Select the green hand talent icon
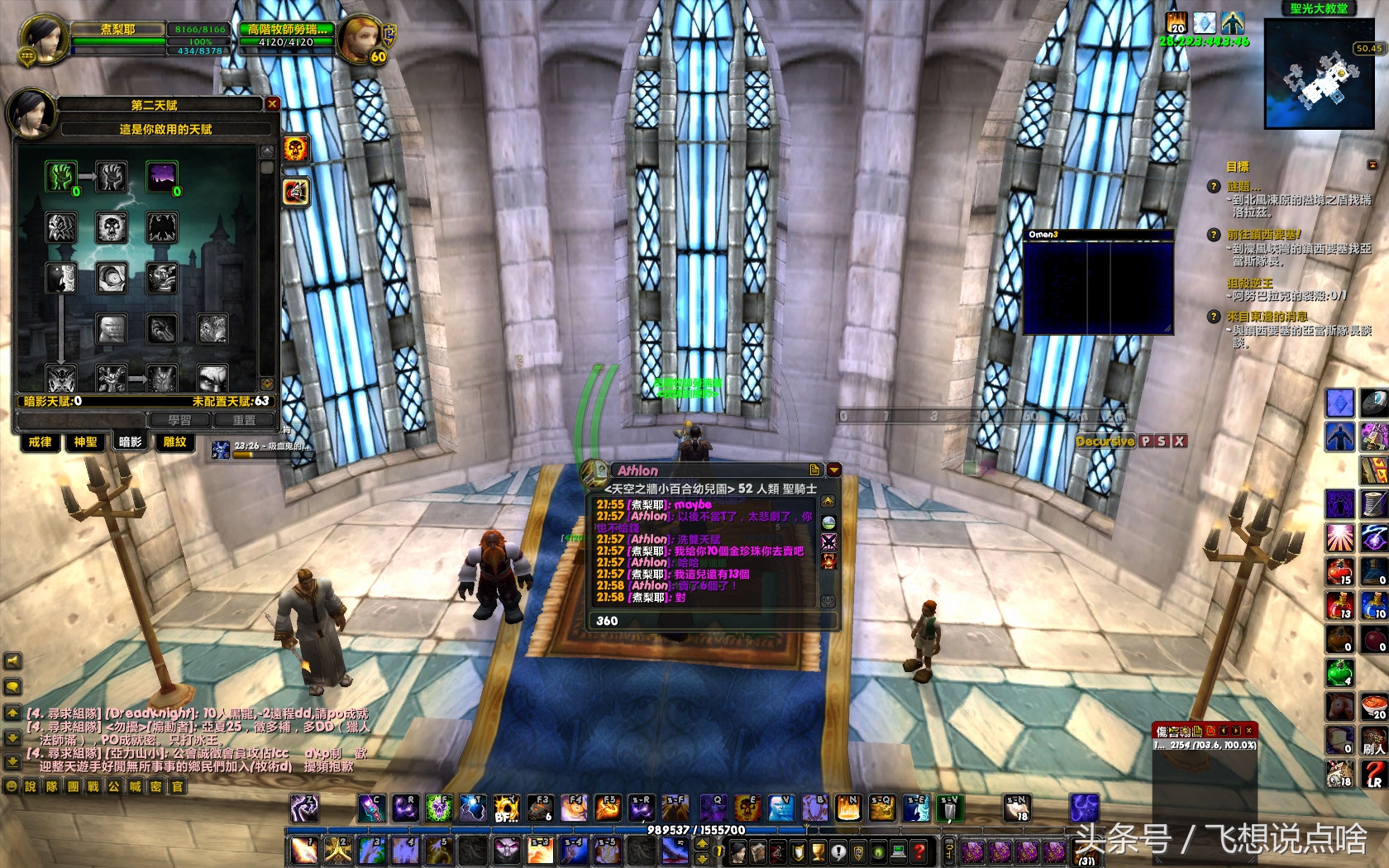The width and height of the screenshot is (1389, 868). pyautogui.click(x=60, y=176)
